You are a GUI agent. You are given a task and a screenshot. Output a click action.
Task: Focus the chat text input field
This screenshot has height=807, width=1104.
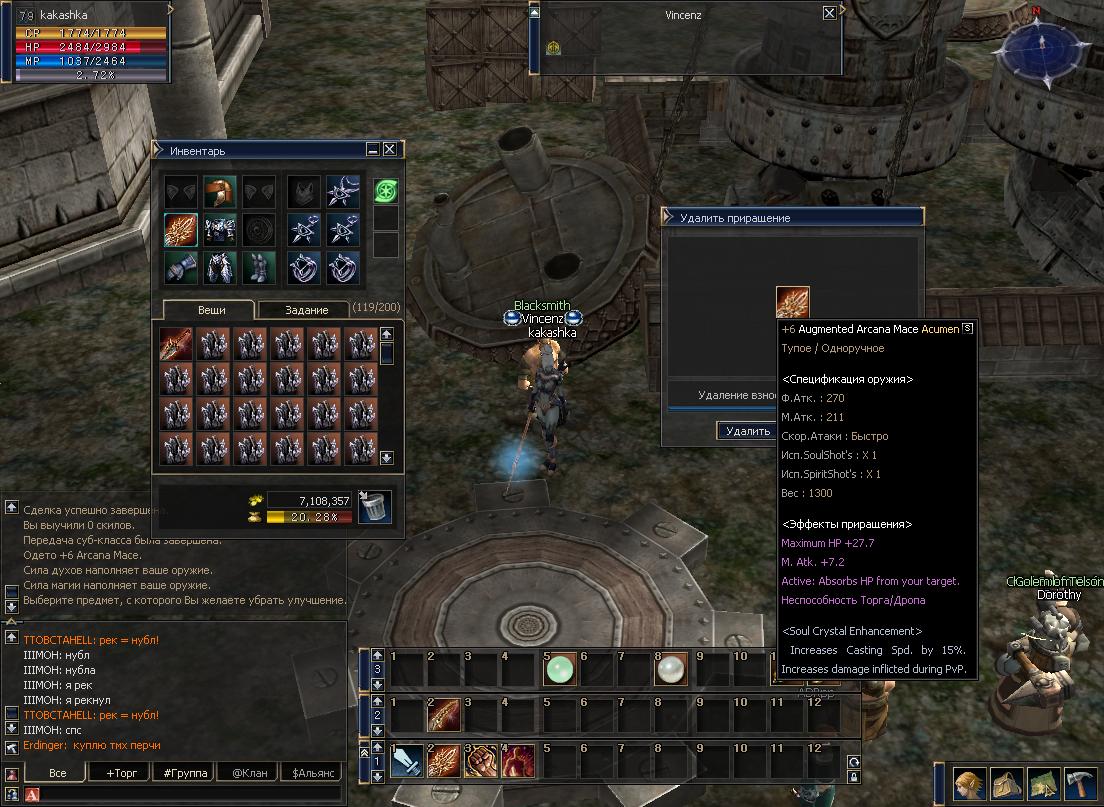[190, 795]
